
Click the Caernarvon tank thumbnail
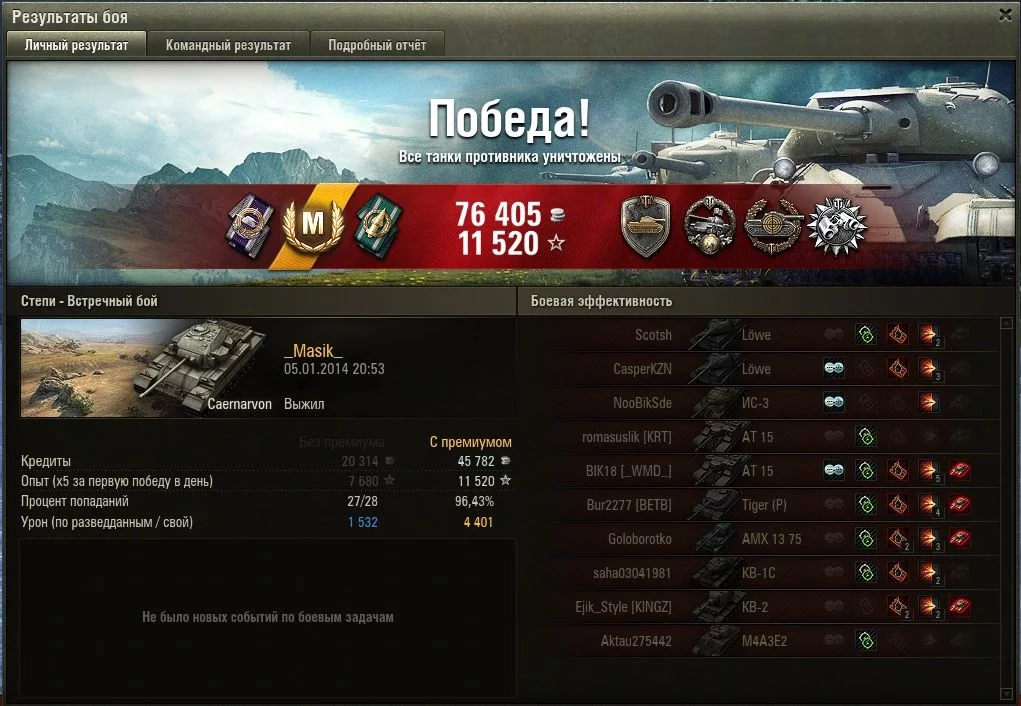148,368
